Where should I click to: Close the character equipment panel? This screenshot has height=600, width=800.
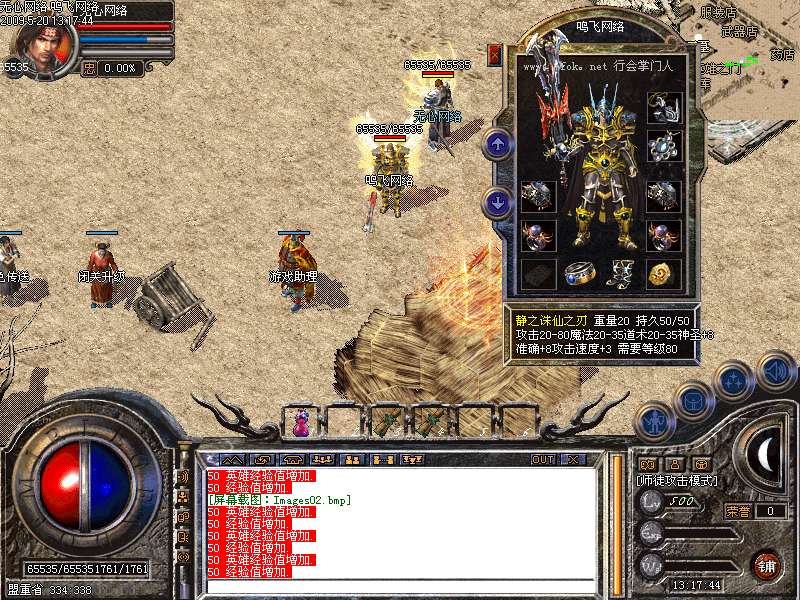(x=494, y=54)
